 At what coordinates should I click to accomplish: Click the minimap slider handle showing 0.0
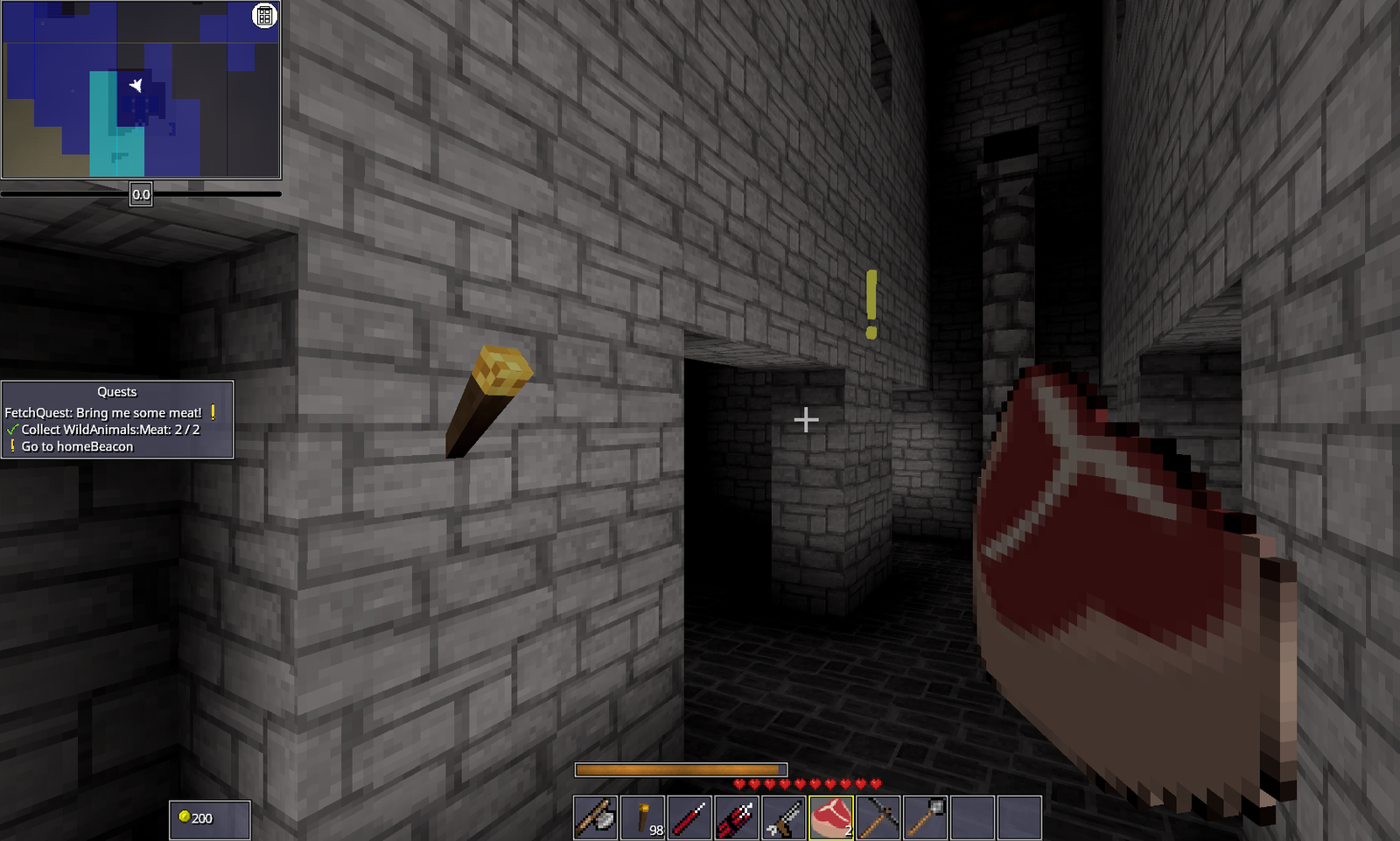click(x=141, y=194)
